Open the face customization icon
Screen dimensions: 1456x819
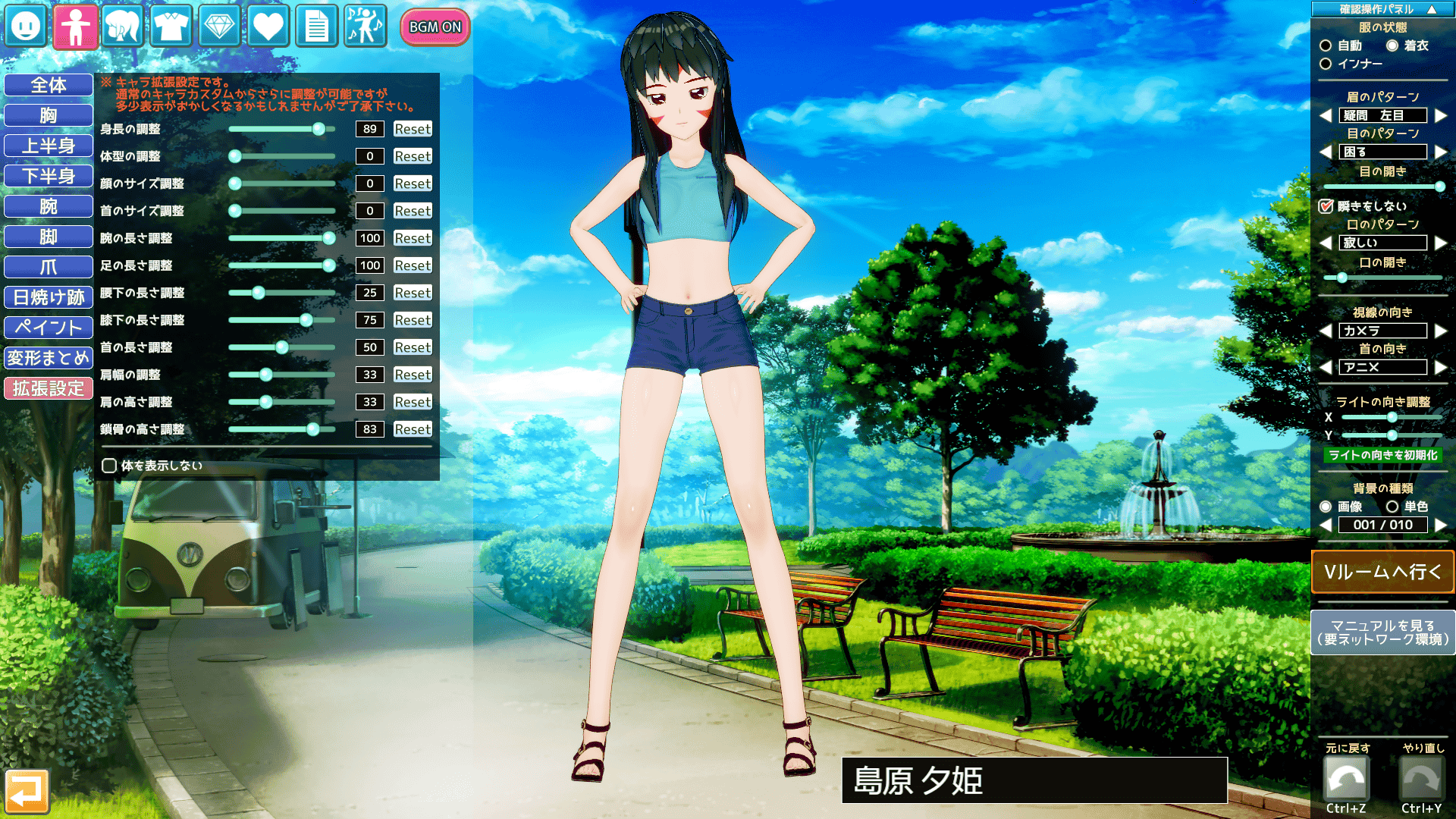coord(26,27)
